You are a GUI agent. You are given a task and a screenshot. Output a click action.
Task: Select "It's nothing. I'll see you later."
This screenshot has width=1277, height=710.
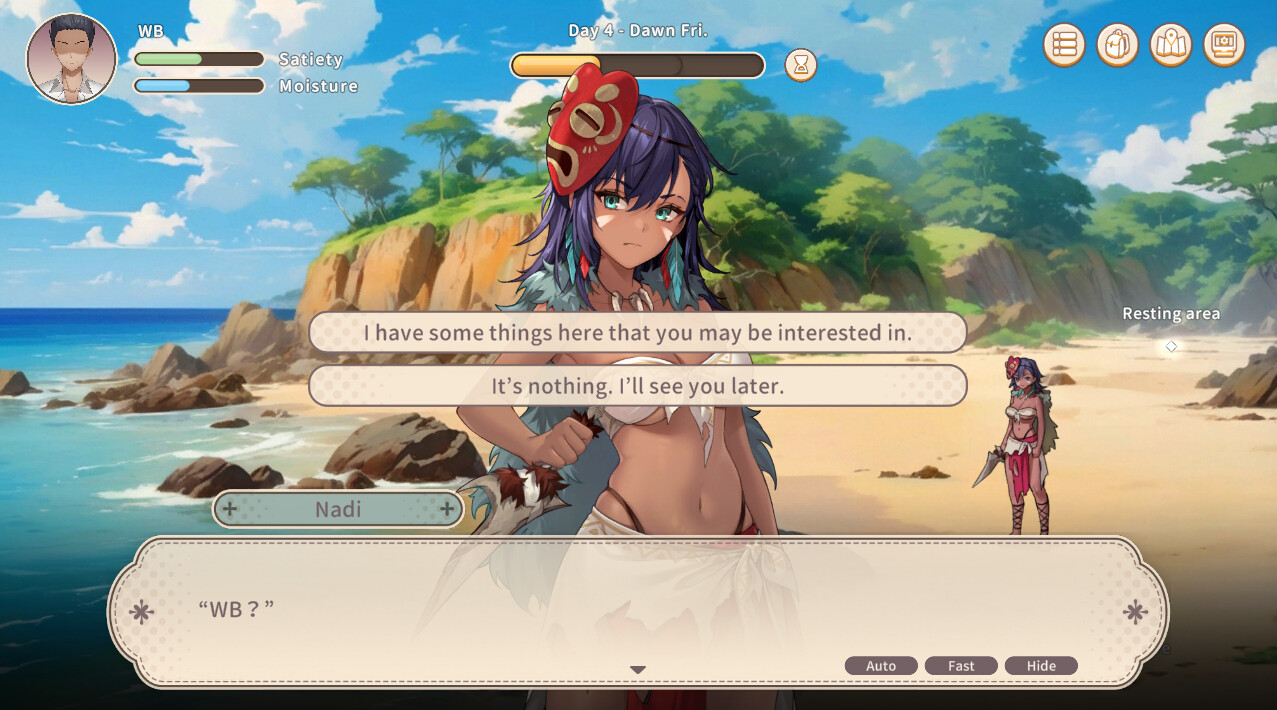coord(637,385)
